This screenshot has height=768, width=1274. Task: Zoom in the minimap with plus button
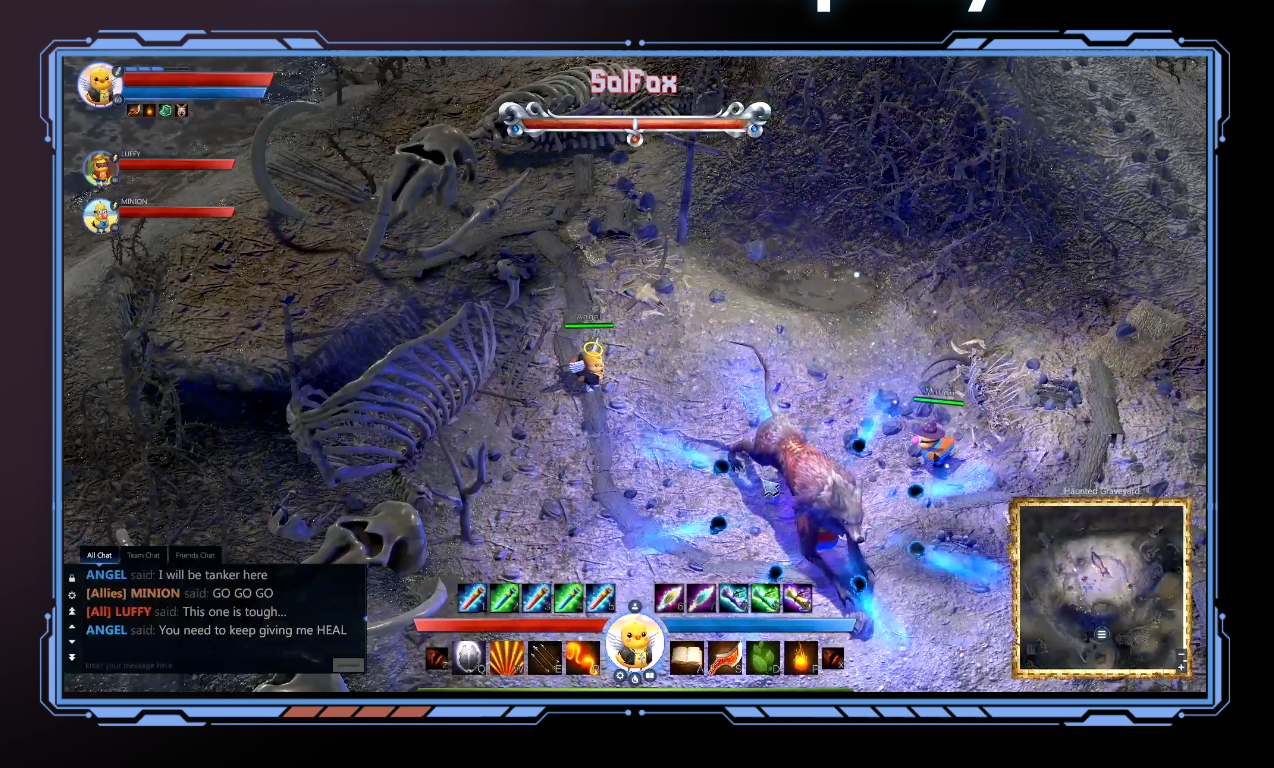pos(1181,667)
